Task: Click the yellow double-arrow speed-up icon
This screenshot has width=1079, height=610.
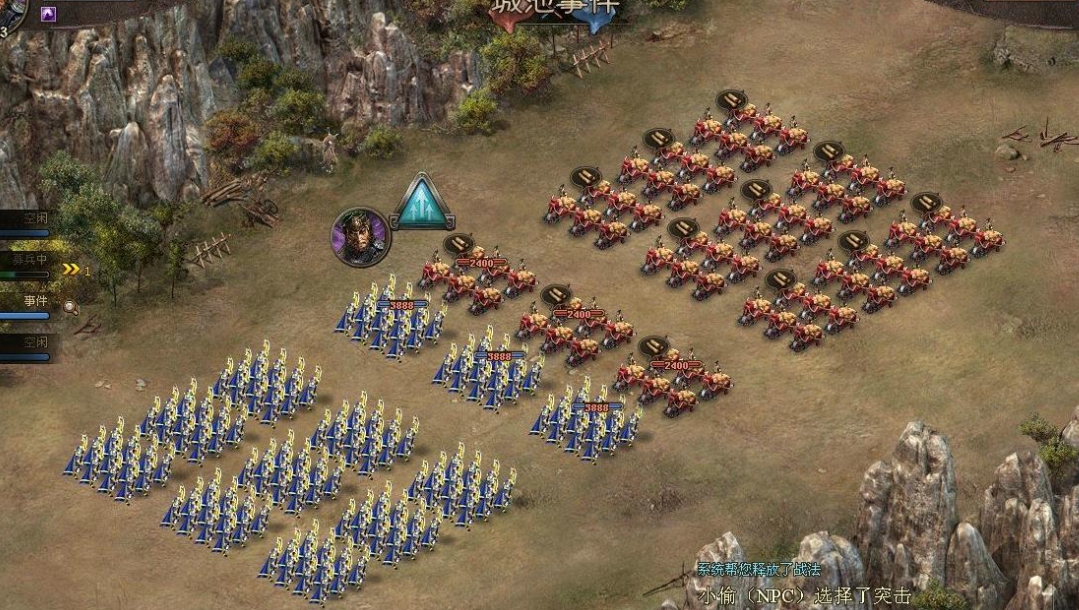Action: click(x=71, y=269)
